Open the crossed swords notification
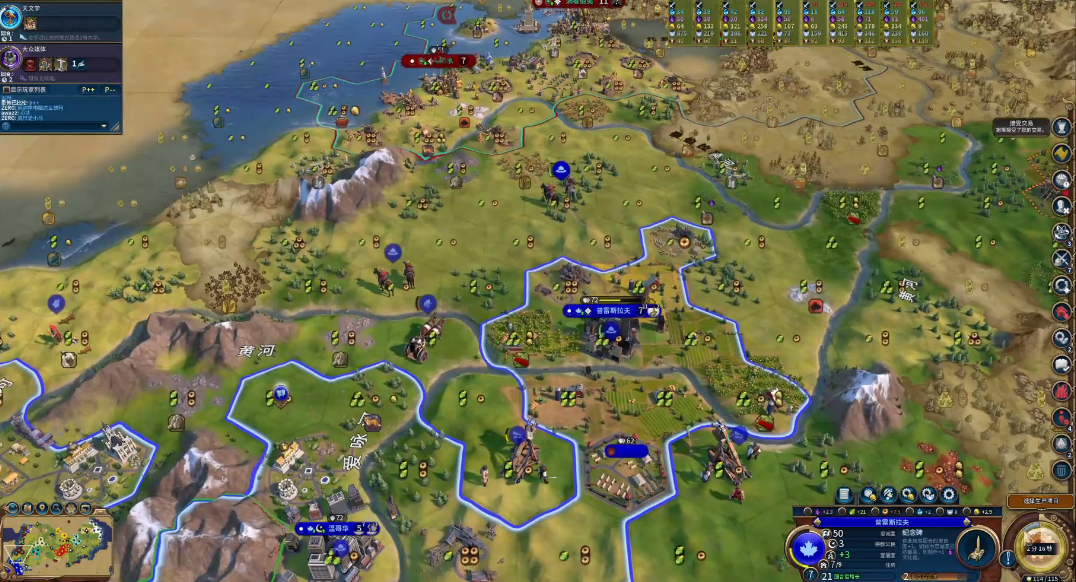This screenshot has height=582, width=1076. click(1061, 258)
